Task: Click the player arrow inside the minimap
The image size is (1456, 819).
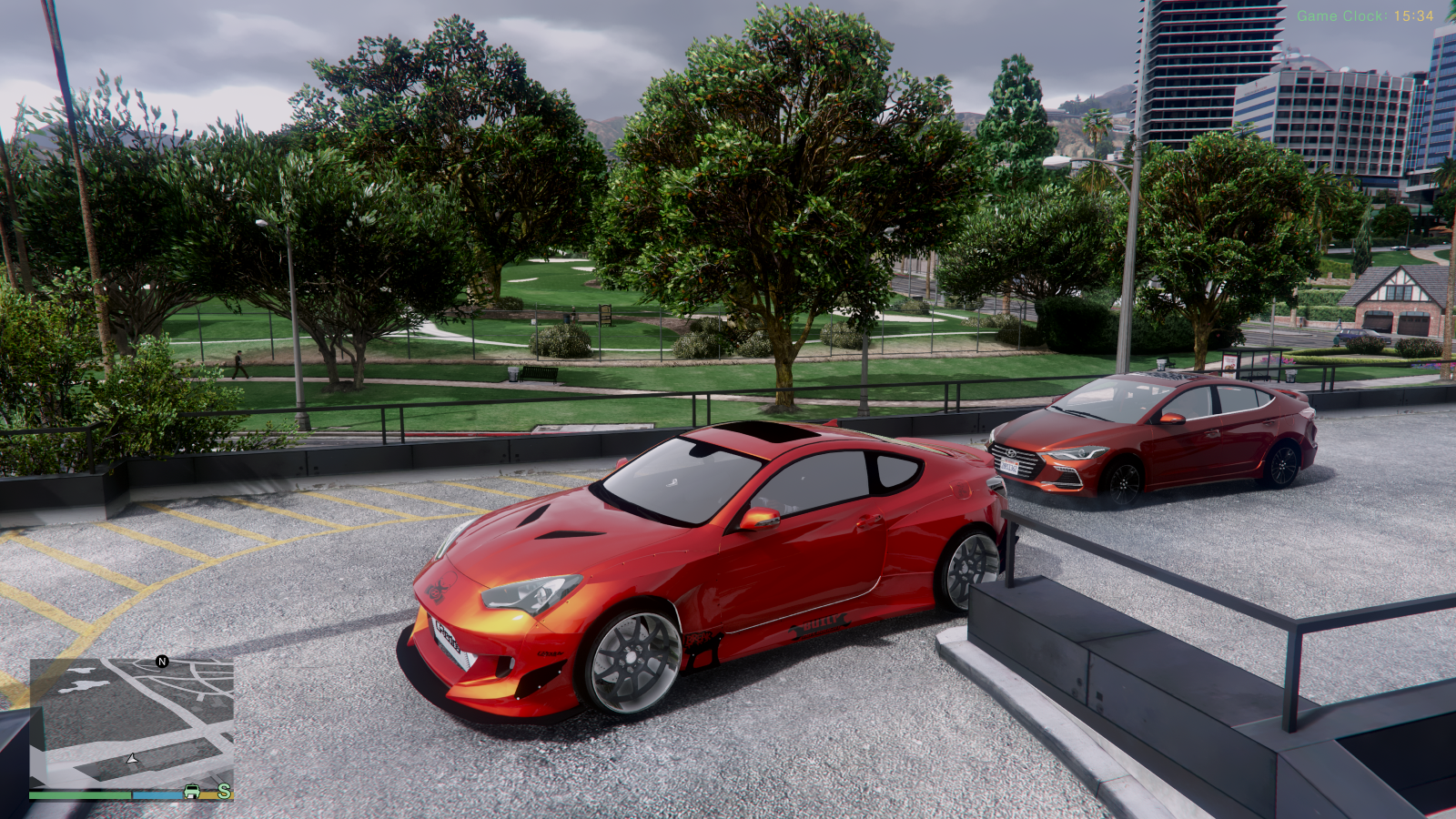Action: point(131,759)
